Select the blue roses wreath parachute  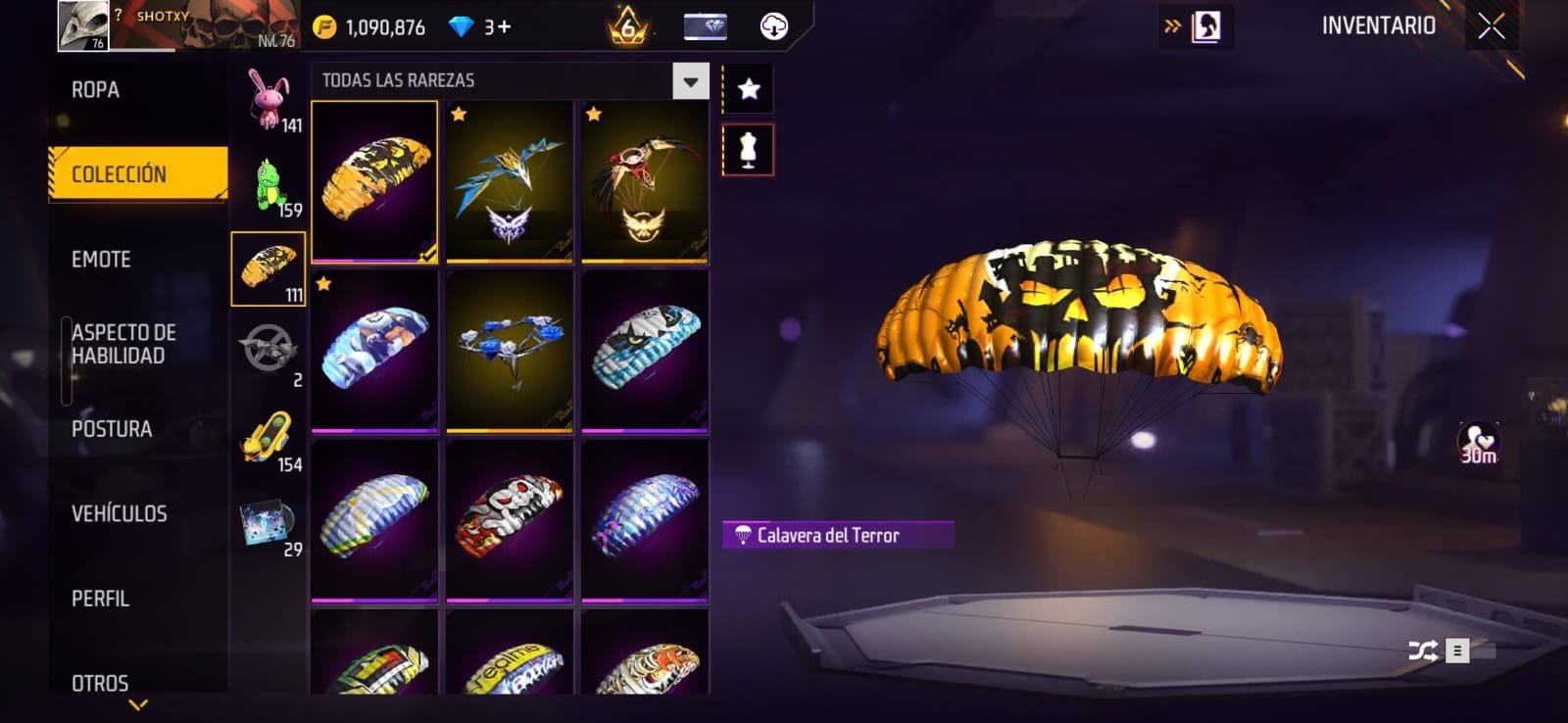coord(510,350)
